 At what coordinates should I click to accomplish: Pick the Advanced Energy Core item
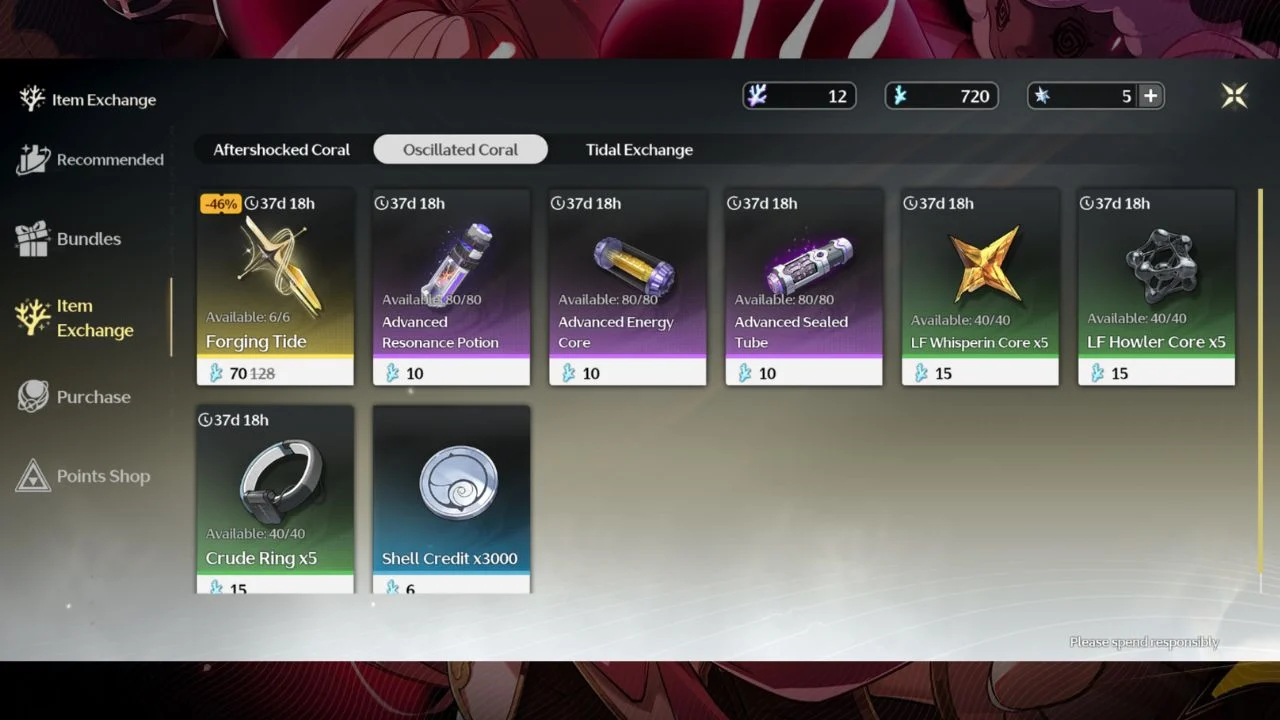tap(627, 285)
